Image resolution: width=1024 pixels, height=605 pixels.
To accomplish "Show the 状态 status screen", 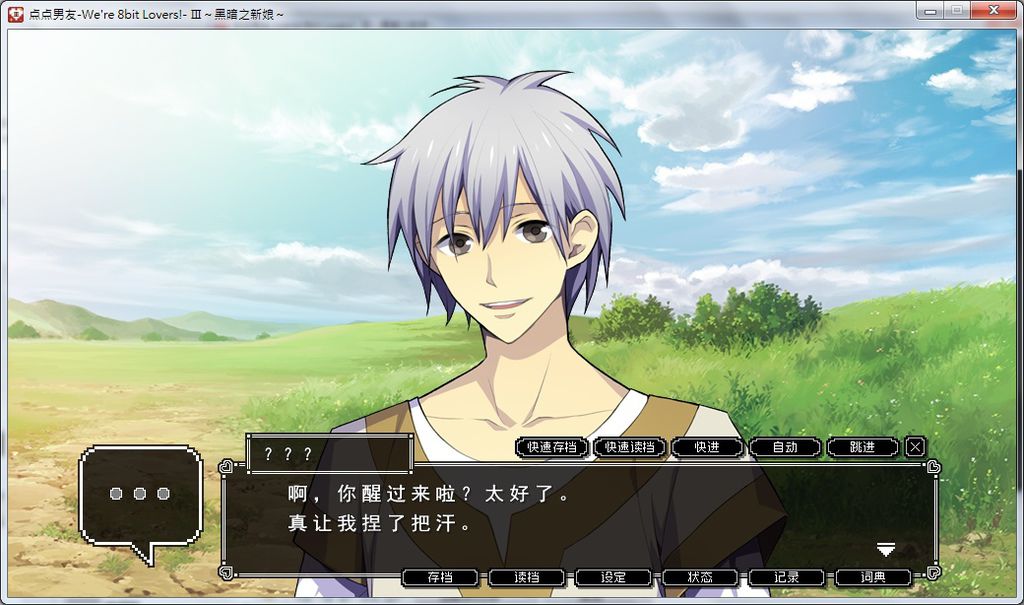I will [700, 577].
